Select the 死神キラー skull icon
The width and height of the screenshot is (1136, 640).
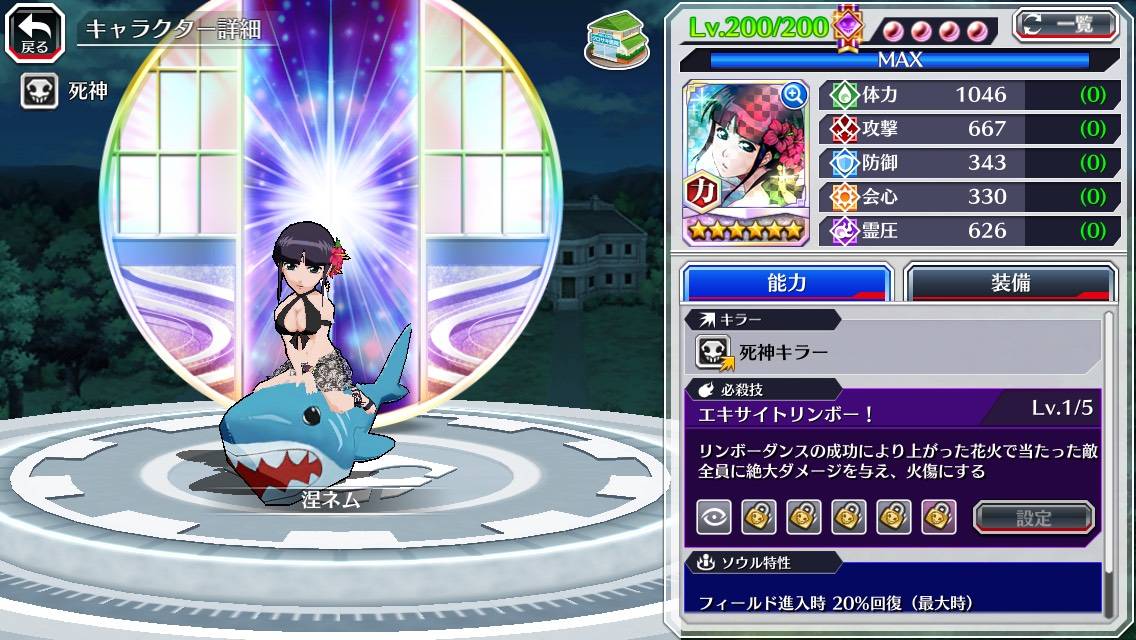pos(715,352)
